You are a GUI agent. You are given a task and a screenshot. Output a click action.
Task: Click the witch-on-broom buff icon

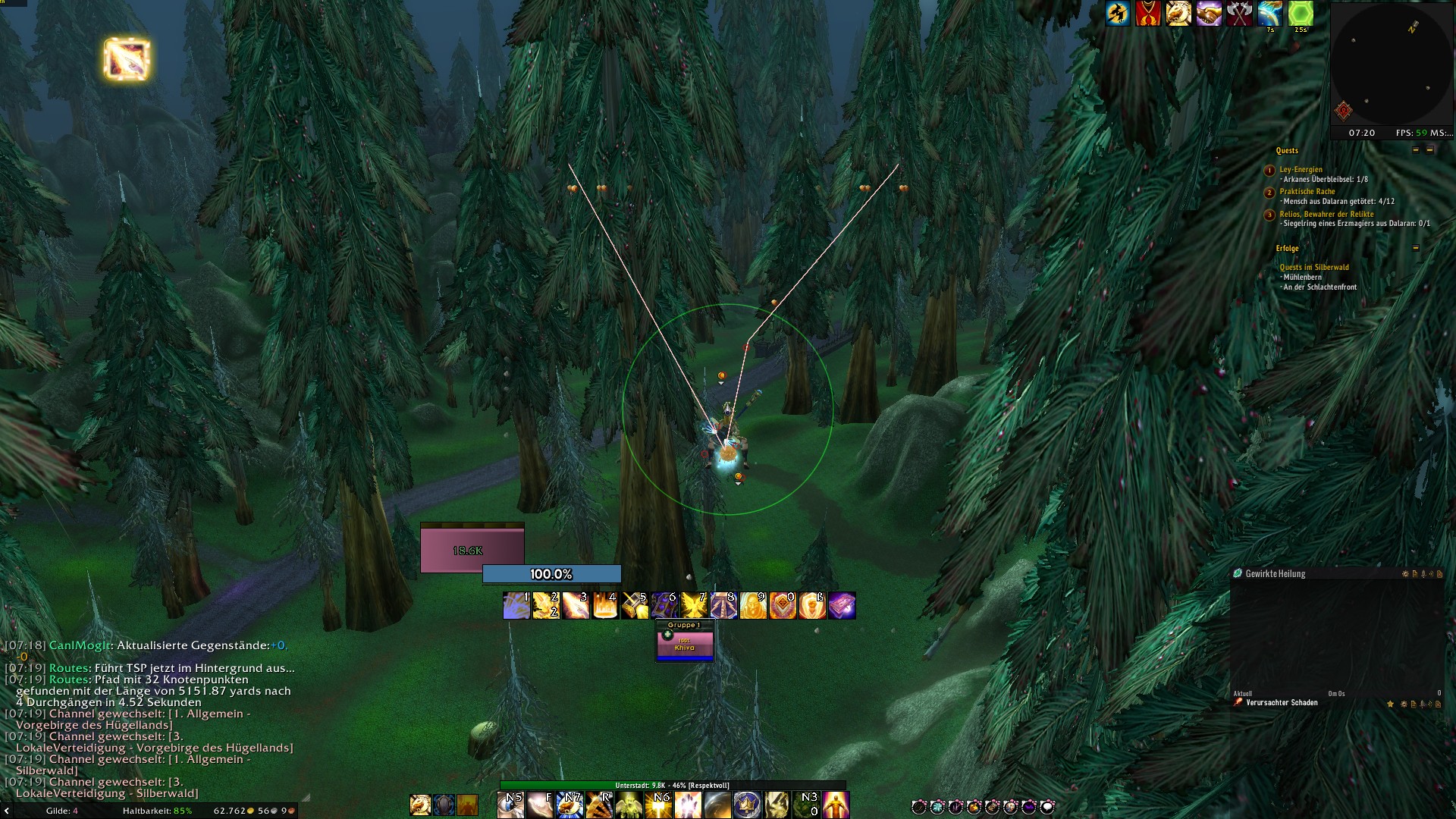1117,14
